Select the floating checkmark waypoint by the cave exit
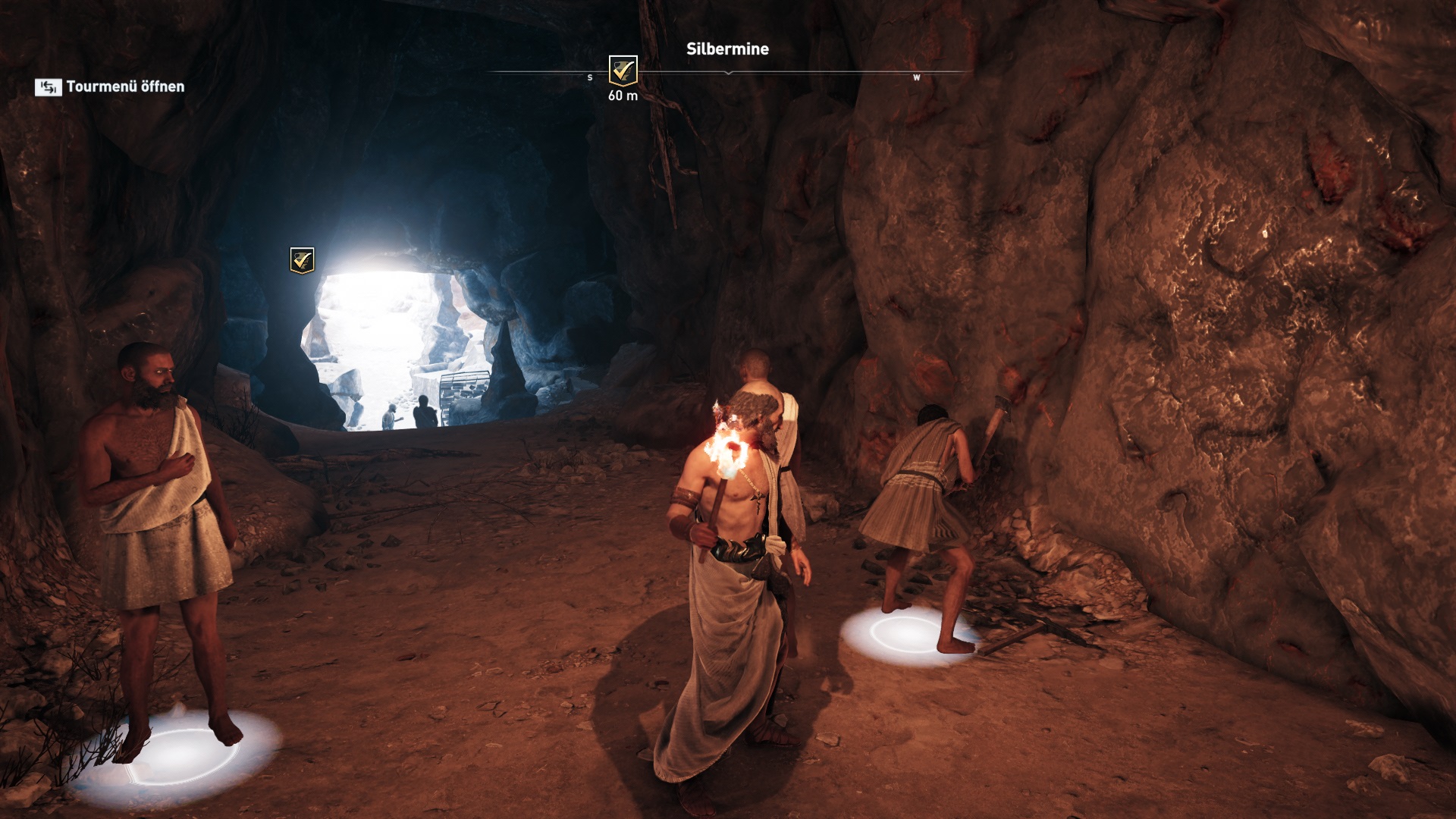Image resolution: width=1456 pixels, height=819 pixels. (x=302, y=260)
